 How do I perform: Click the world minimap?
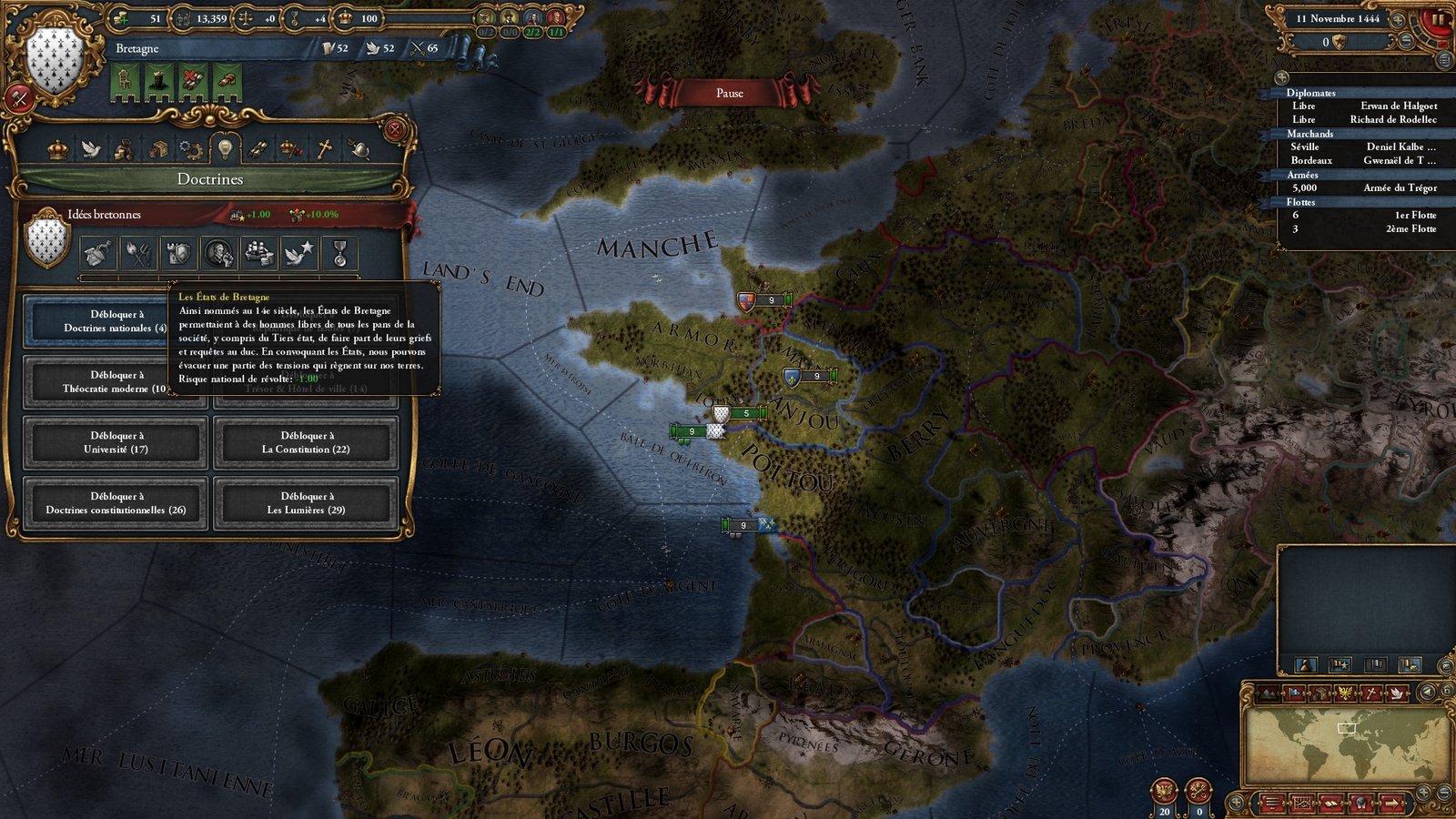1347,746
